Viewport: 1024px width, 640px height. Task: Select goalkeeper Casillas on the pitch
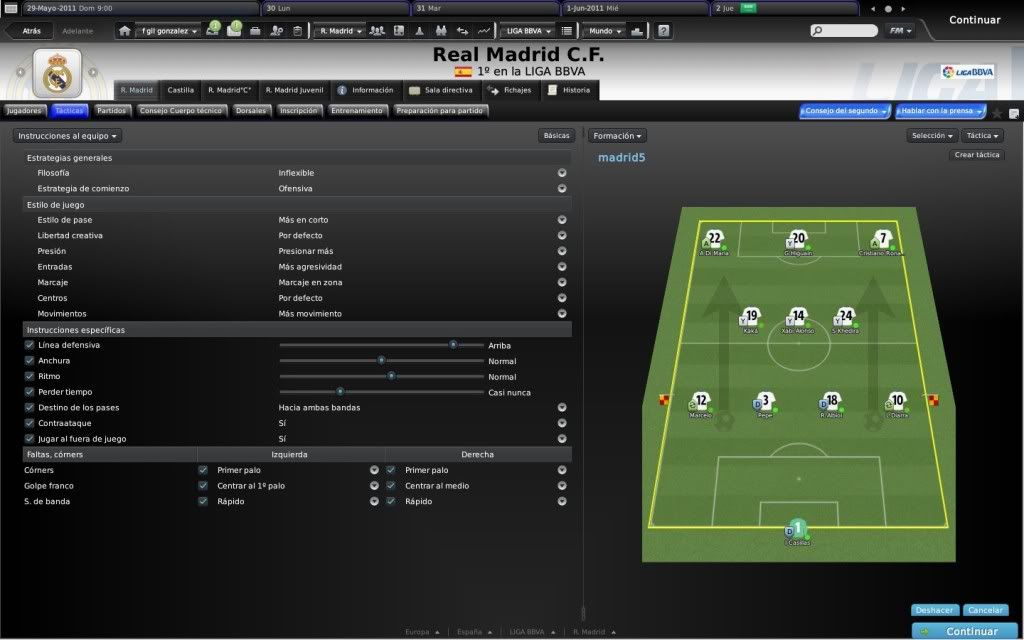click(797, 530)
